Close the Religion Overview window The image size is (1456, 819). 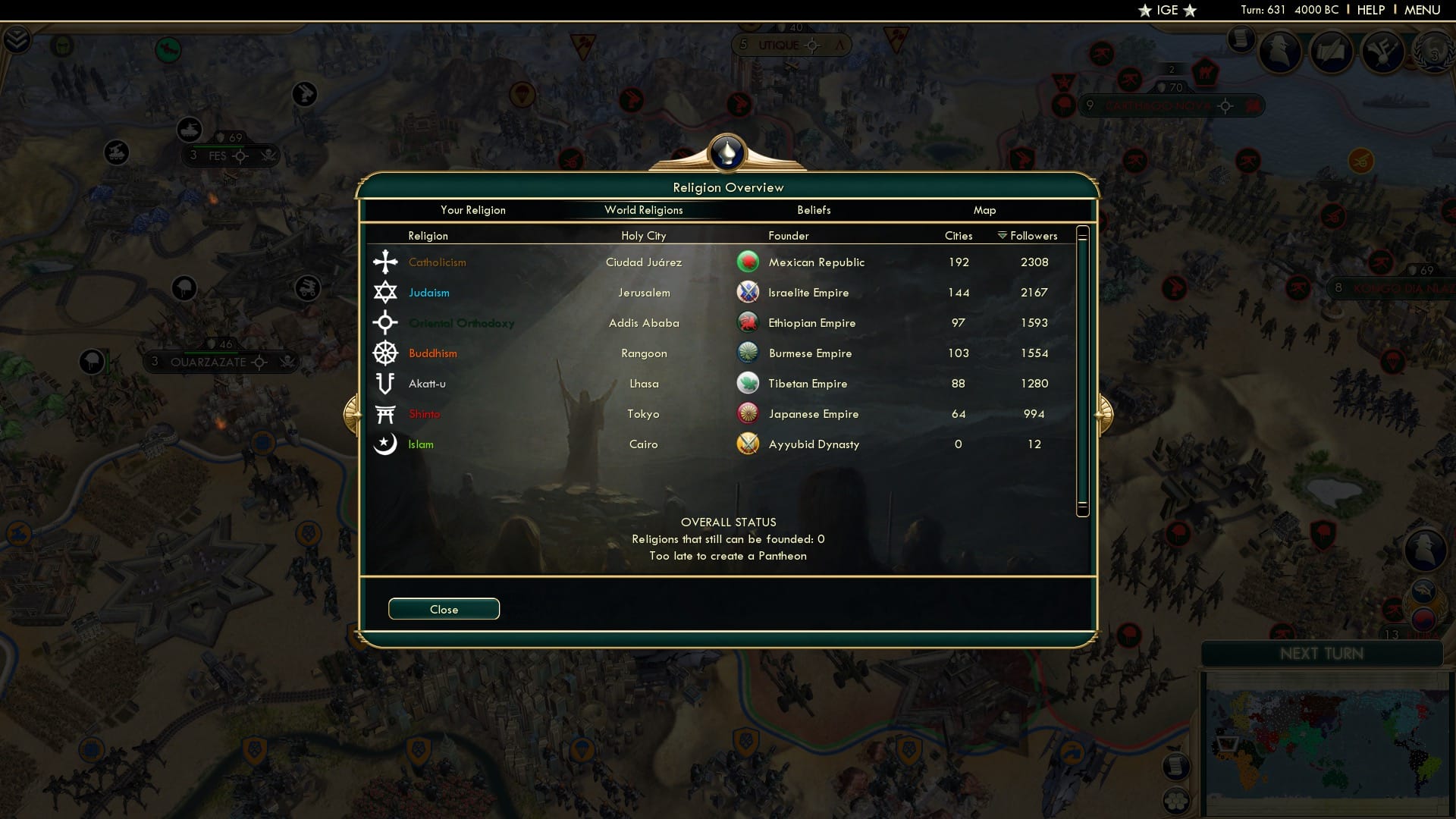pos(444,609)
